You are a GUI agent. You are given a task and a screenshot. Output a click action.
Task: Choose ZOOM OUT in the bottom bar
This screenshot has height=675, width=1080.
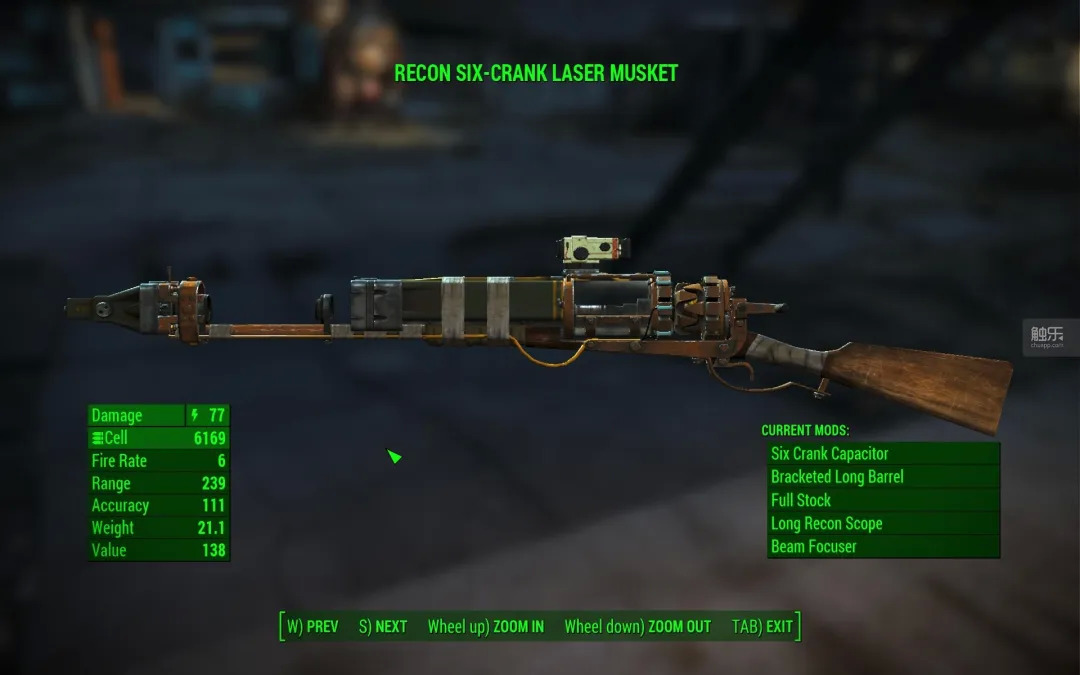click(637, 627)
